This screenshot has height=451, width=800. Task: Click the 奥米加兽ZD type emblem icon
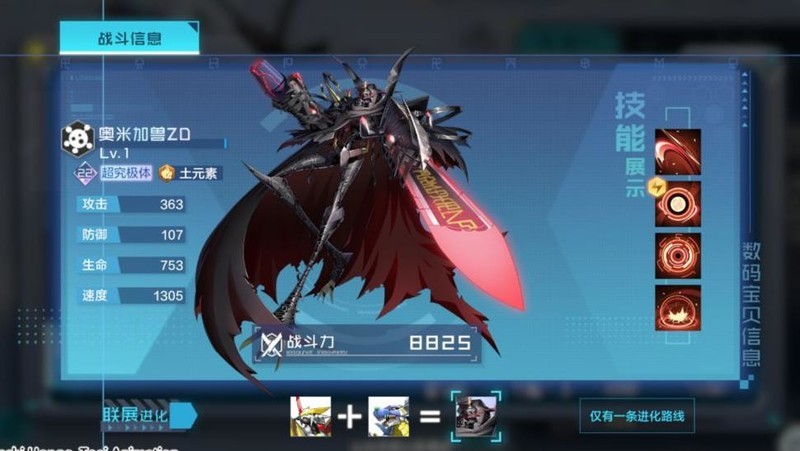click(x=78, y=138)
